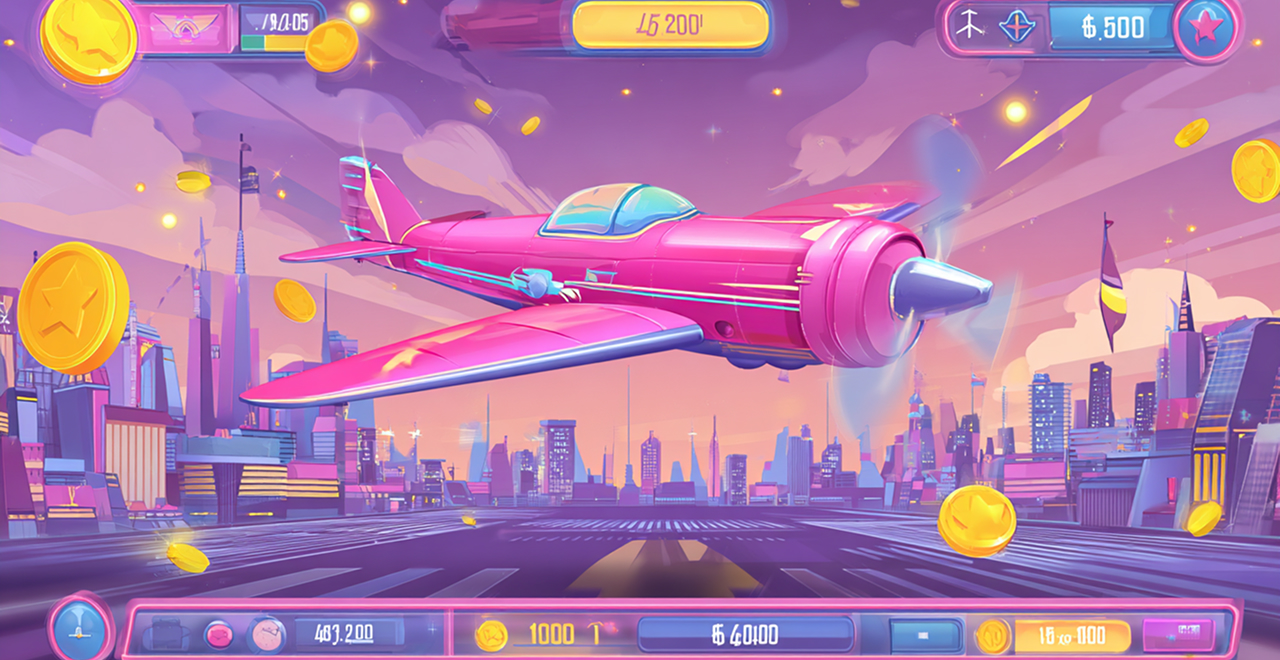Screen dimensions: 1280x660
Task: Click the pink clock icon in bottom bar
Action: tap(266, 634)
